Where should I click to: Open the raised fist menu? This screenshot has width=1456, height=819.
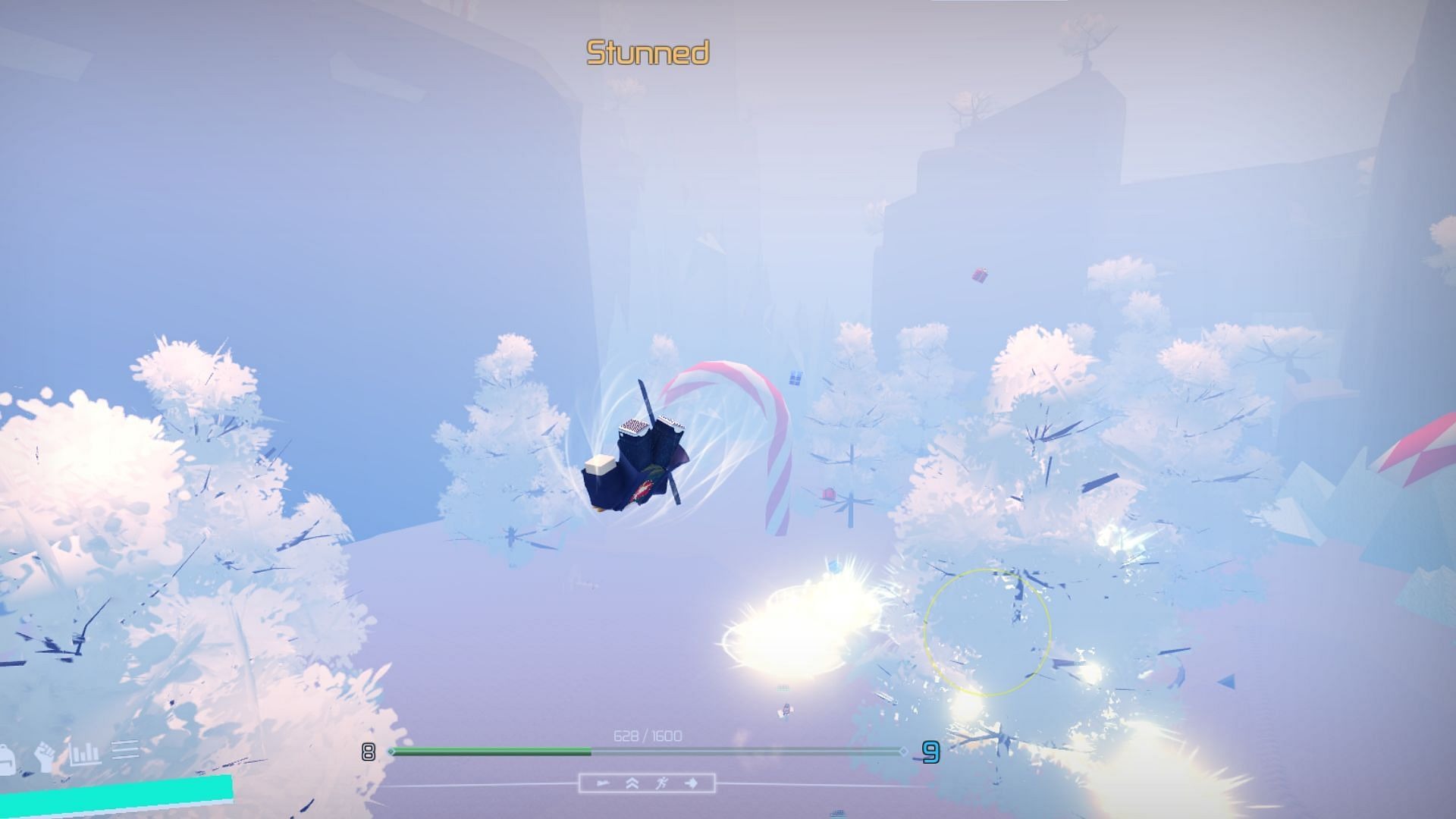click(x=45, y=756)
